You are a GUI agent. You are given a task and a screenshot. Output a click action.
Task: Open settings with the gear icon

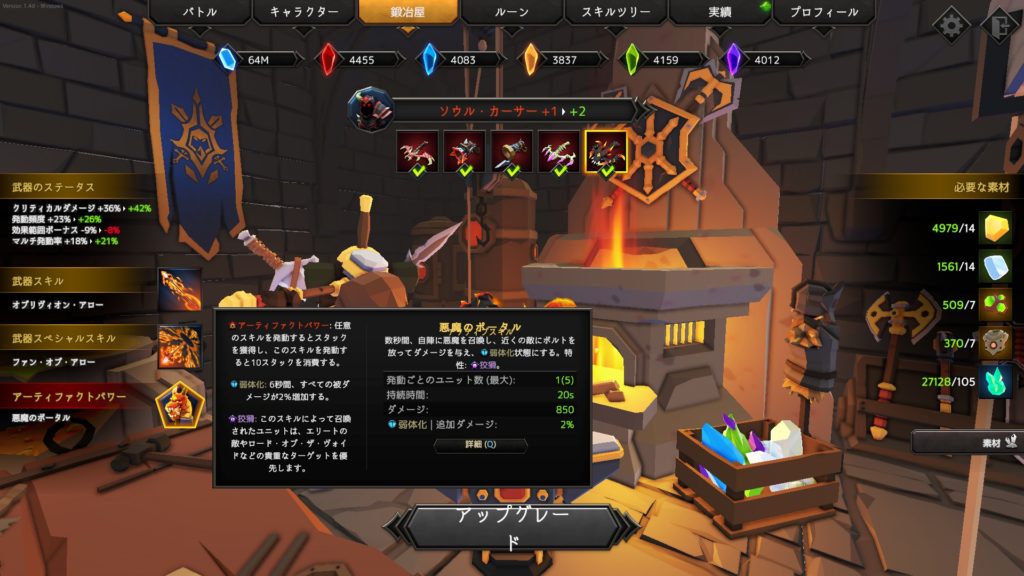click(950, 24)
